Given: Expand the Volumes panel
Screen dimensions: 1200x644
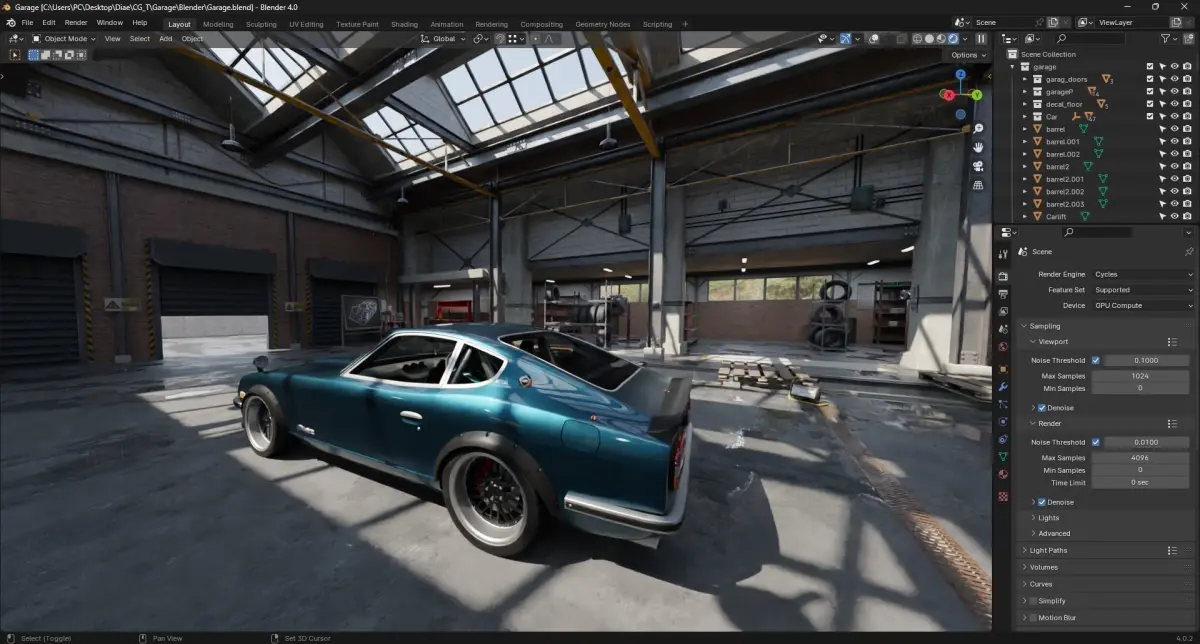Looking at the screenshot, I should (1043, 567).
